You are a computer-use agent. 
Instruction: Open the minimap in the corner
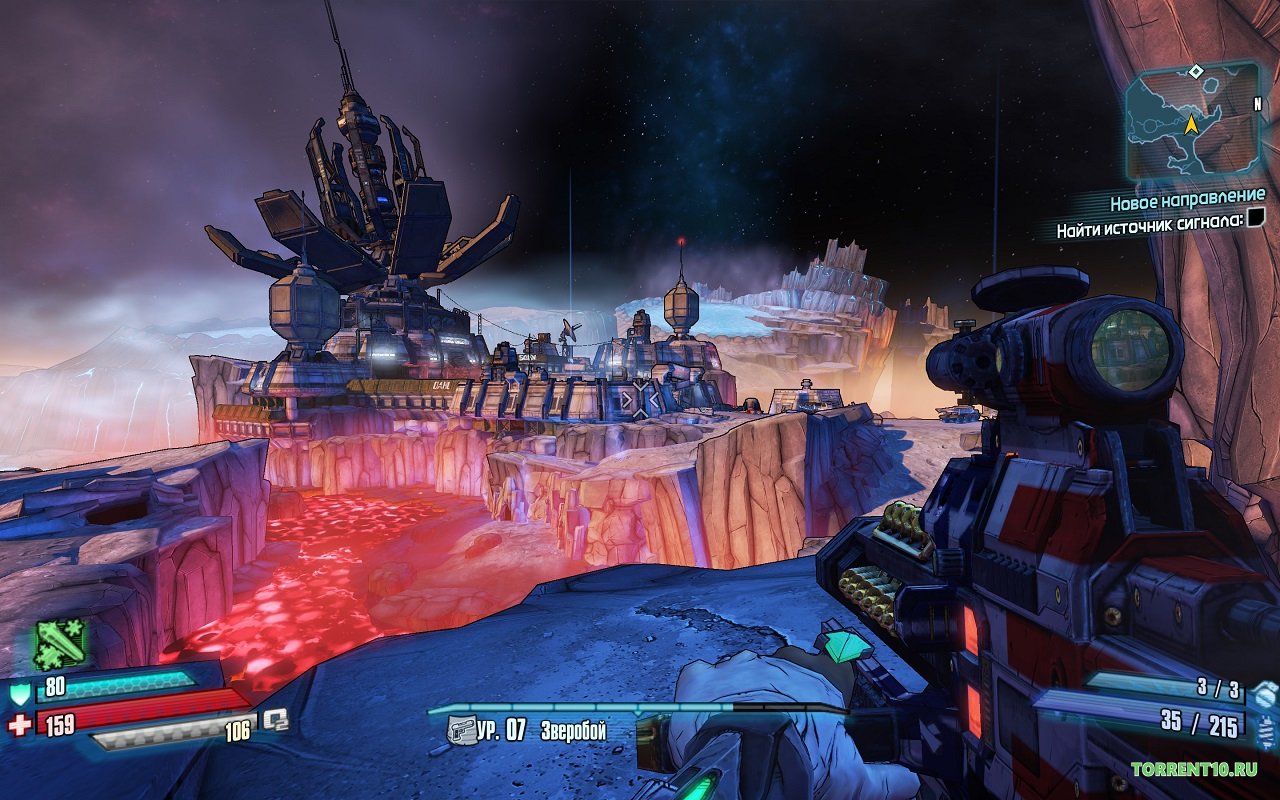pos(1192,120)
